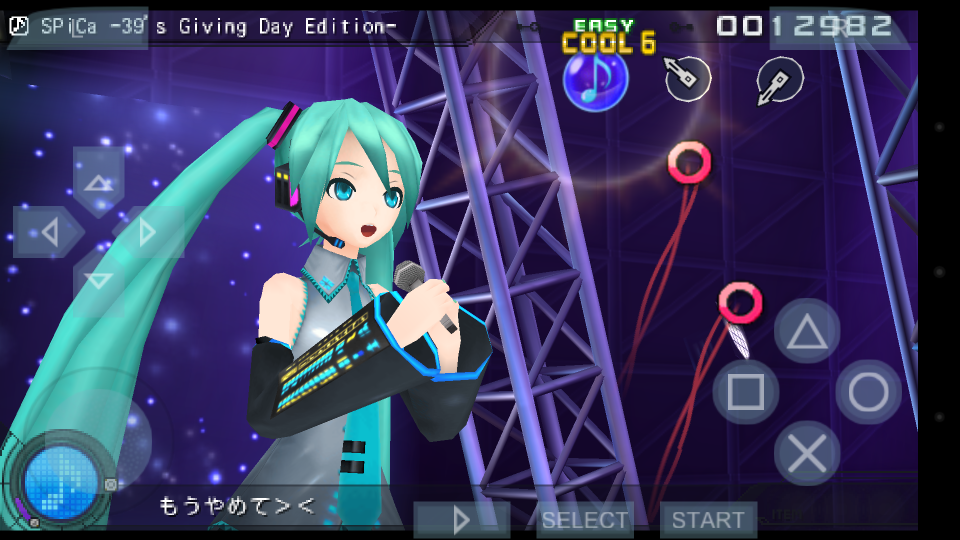
Task: Tap the circle touch button
Action: point(868,392)
